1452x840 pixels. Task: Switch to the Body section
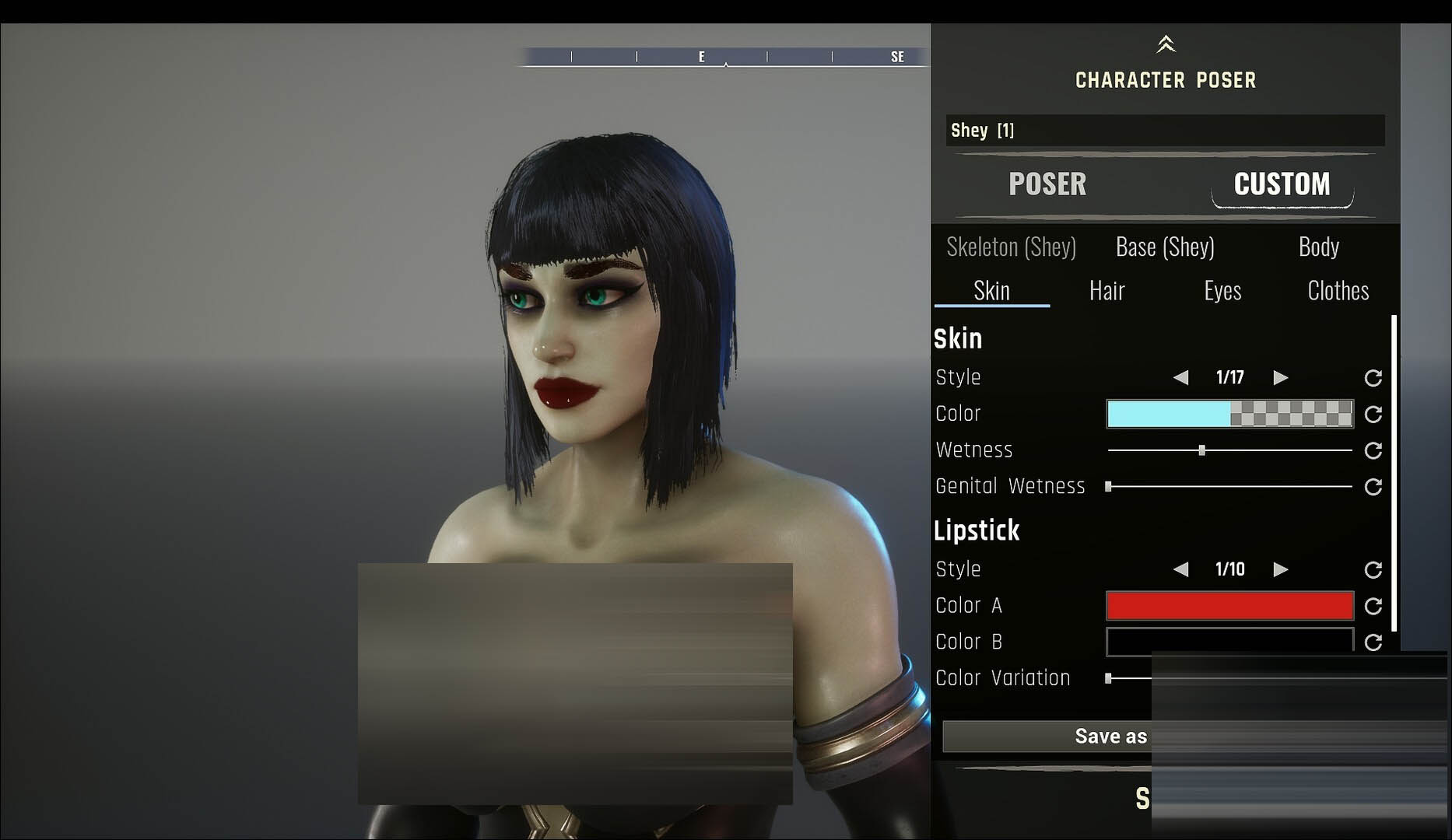click(x=1318, y=247)
